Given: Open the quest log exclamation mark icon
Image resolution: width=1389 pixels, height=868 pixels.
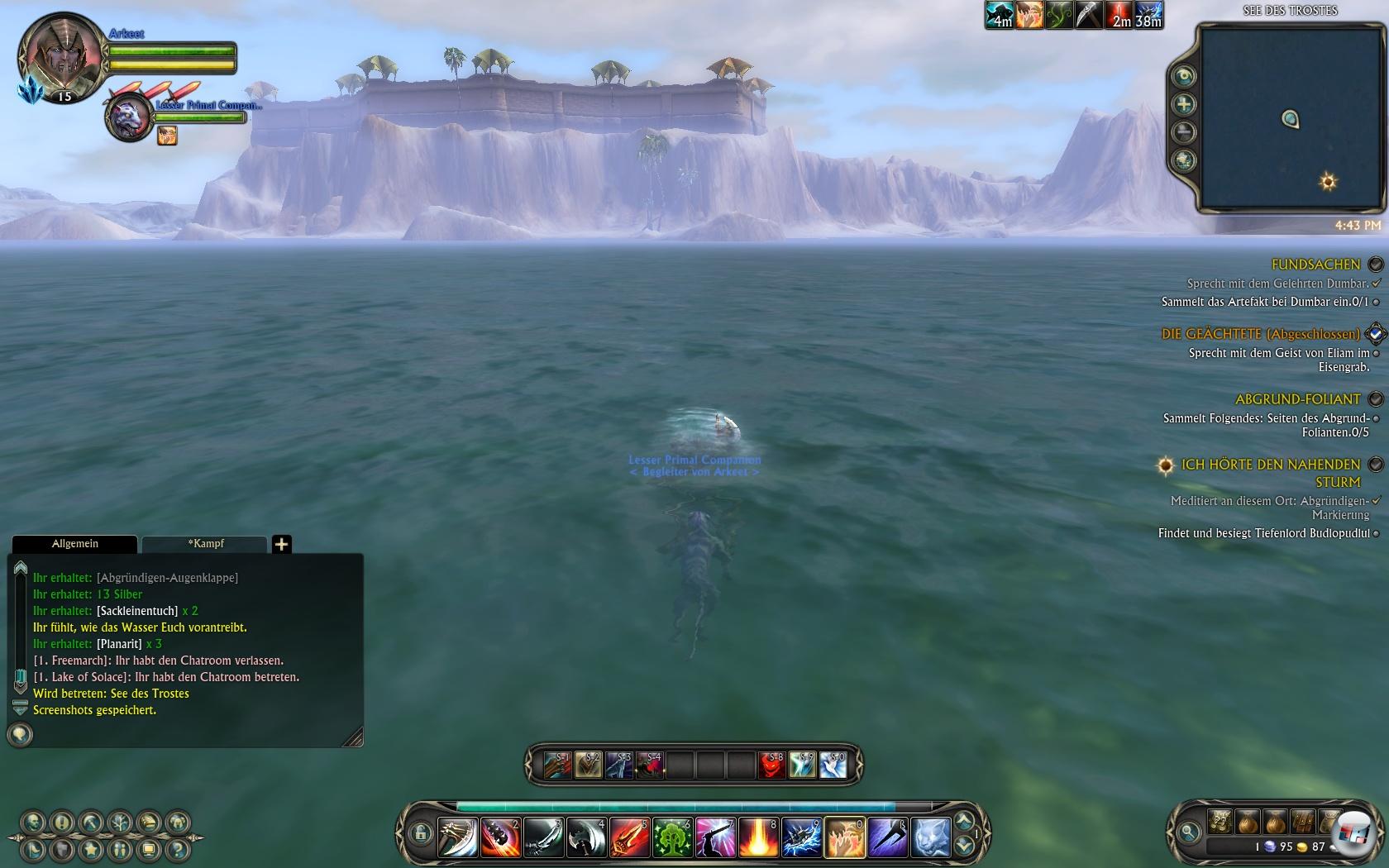Looking at the screenshot, I should point(62,823).
